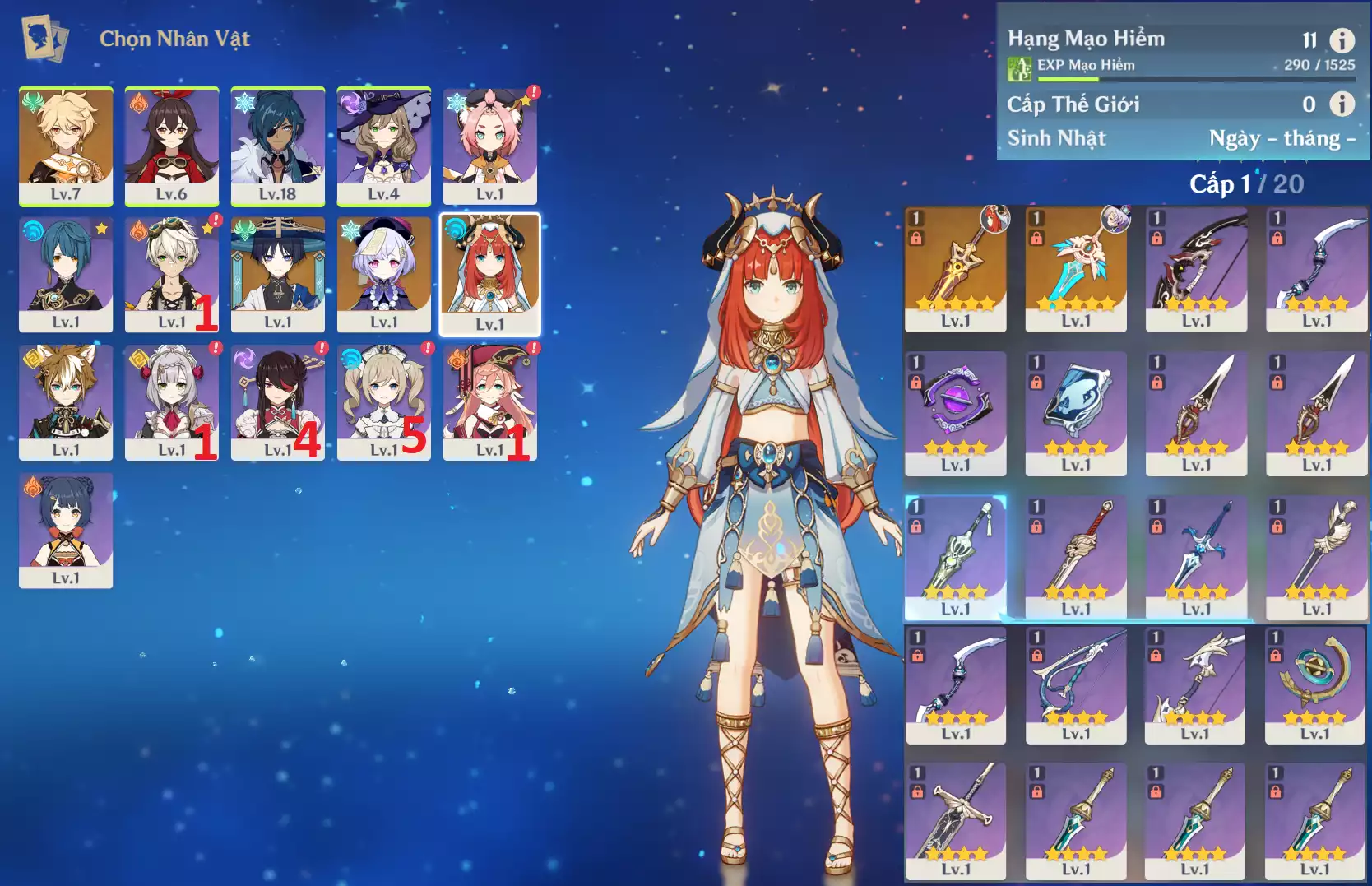Open the Adventure Rank info icon
This screenshot has width=1372, height=886.
[1342, 40]
